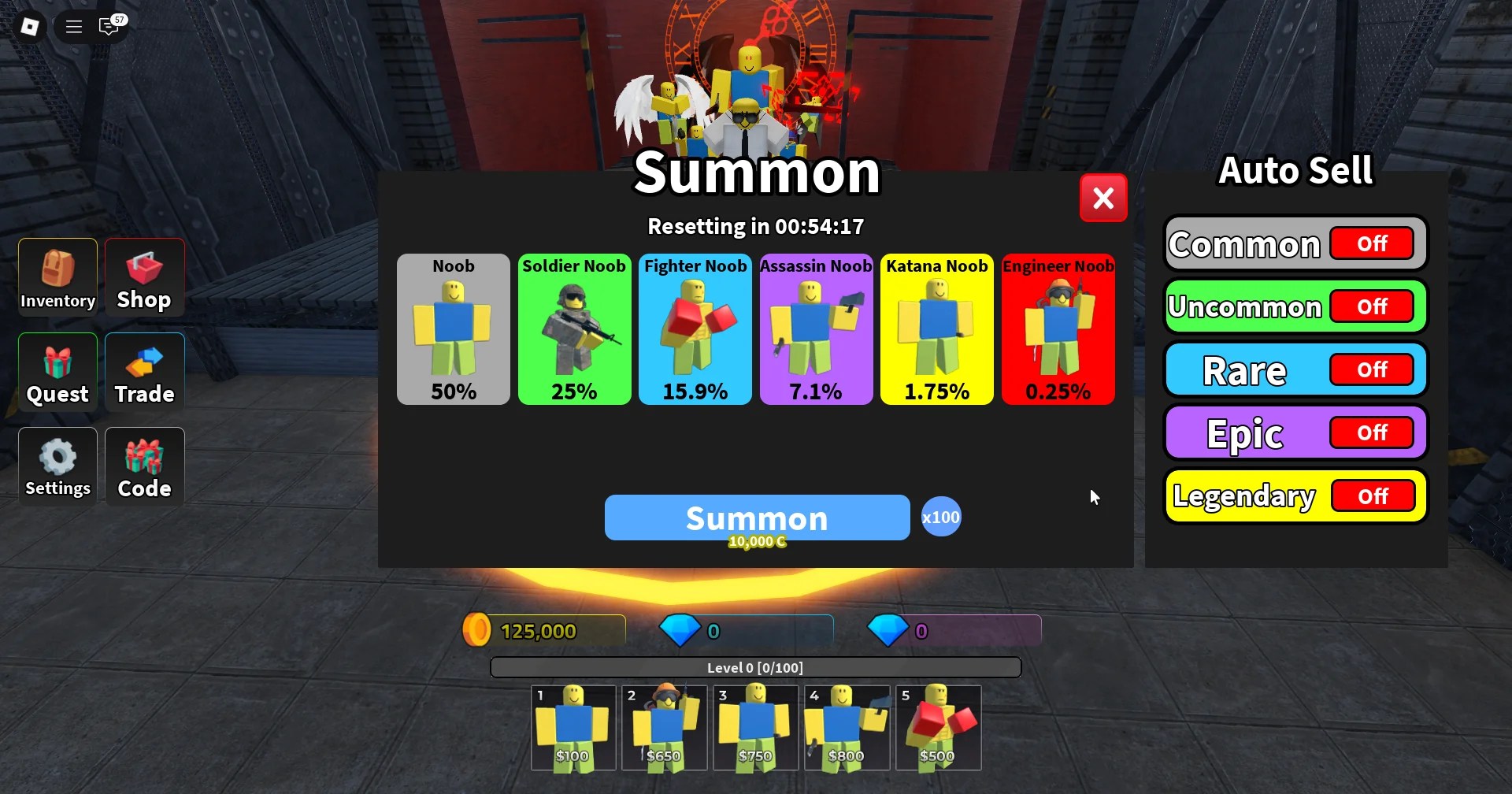Image resolution: width=1512 pixels, height=794 pixels.
Task: Toggle auto sell for Common units
Action: point(1372,243)
